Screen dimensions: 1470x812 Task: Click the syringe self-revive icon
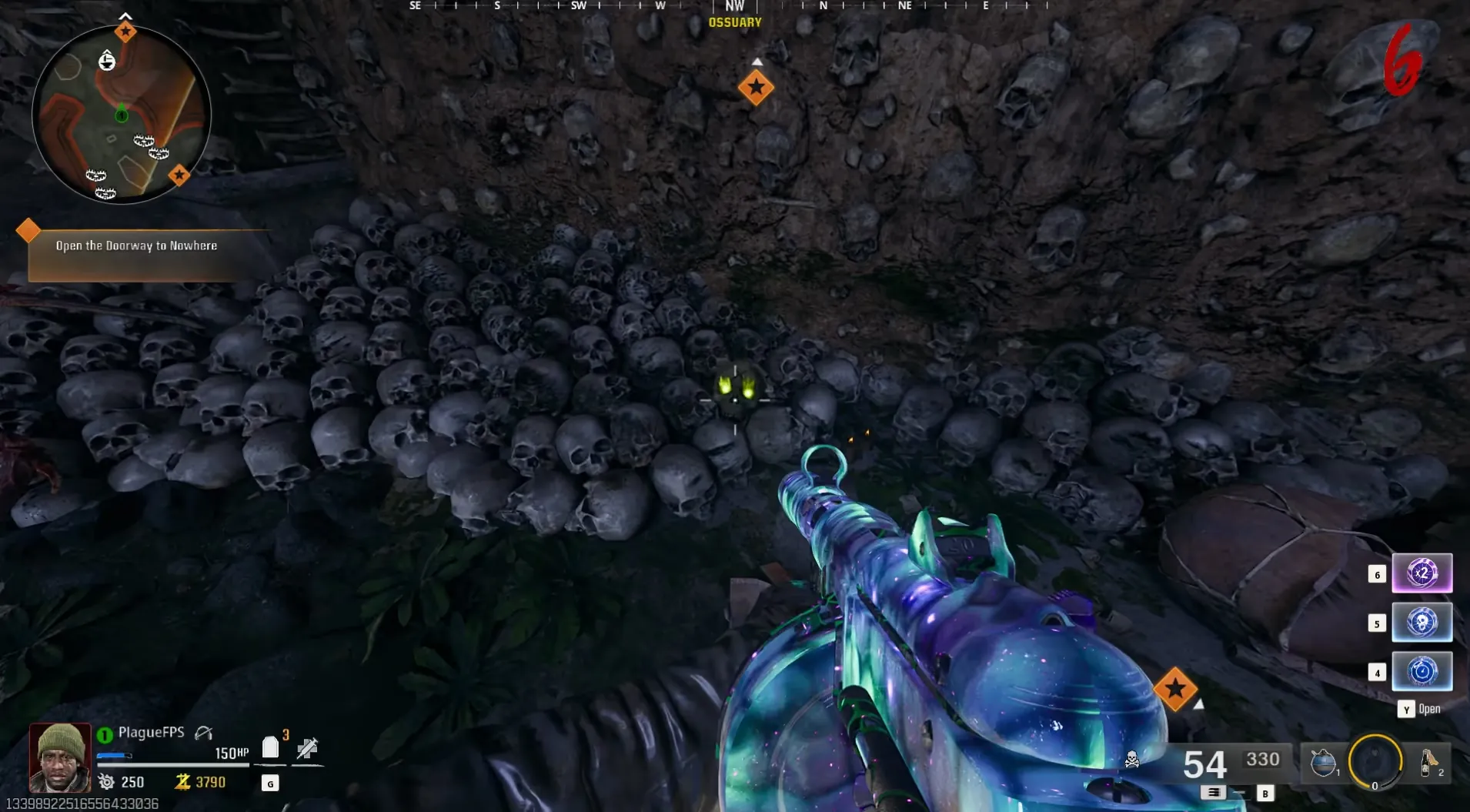point(307,747)
